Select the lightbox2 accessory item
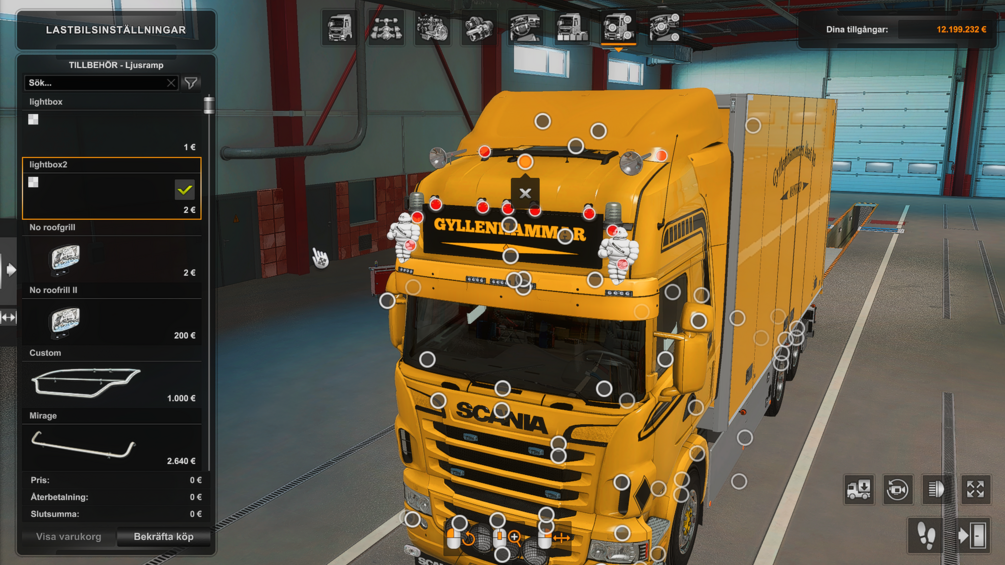 tap(111, 190)
